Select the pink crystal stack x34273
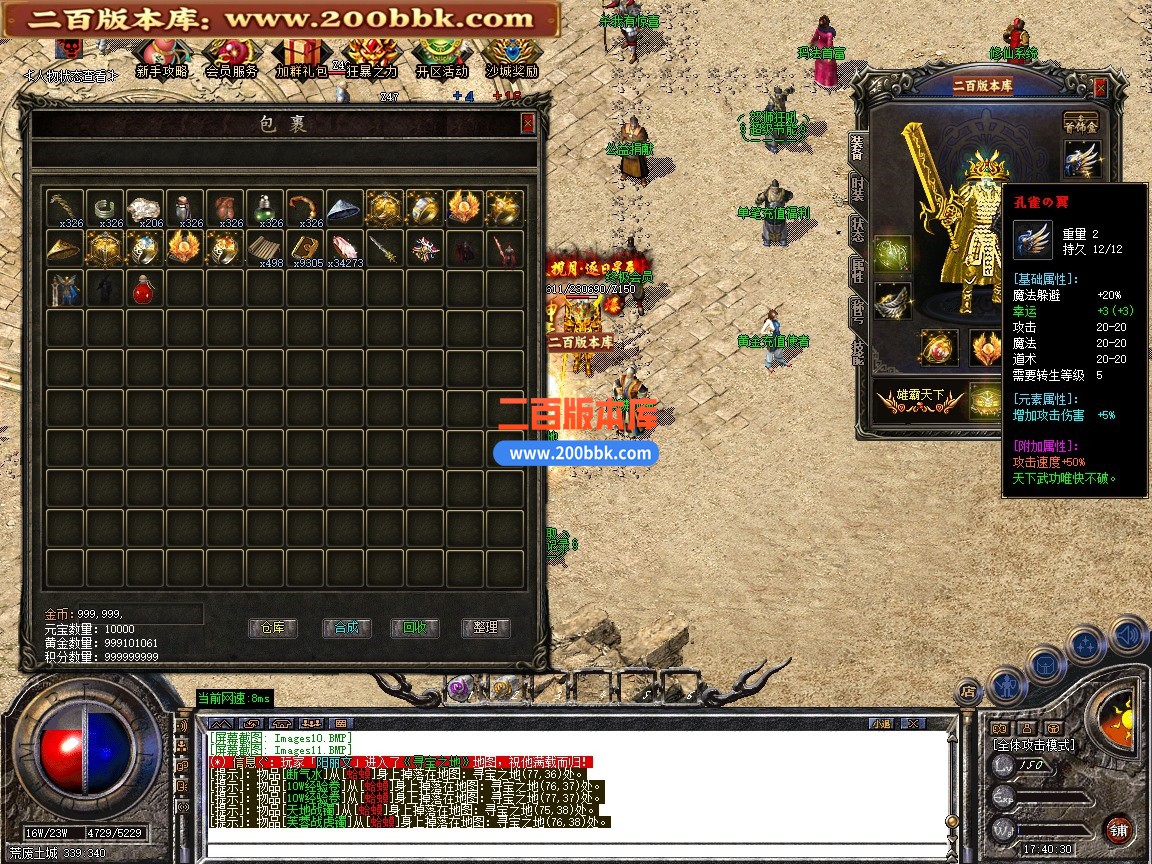Viewport: 1152px width, 864px height. click(343, 248)
